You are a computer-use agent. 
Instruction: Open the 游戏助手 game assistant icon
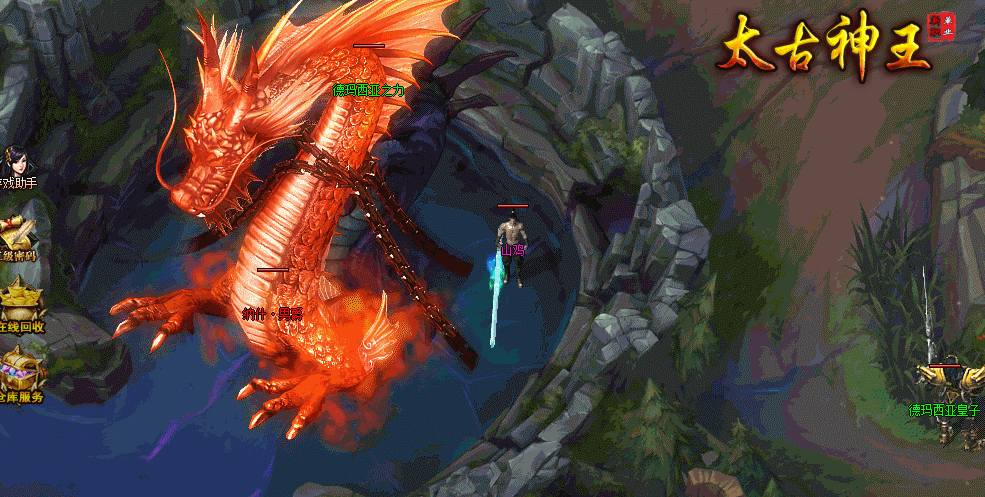tap(18, 166)
